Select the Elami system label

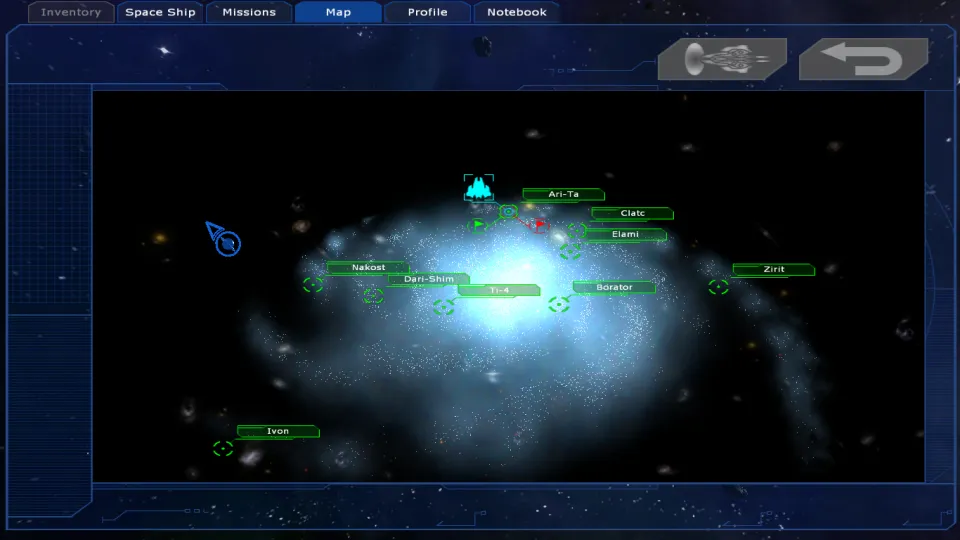(x=625, y=235)
